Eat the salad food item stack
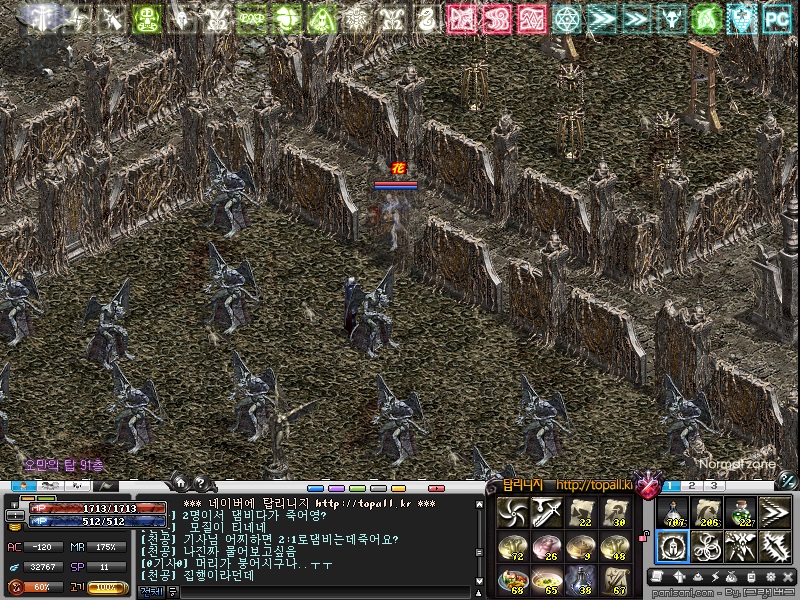 [x=513, y=579]
